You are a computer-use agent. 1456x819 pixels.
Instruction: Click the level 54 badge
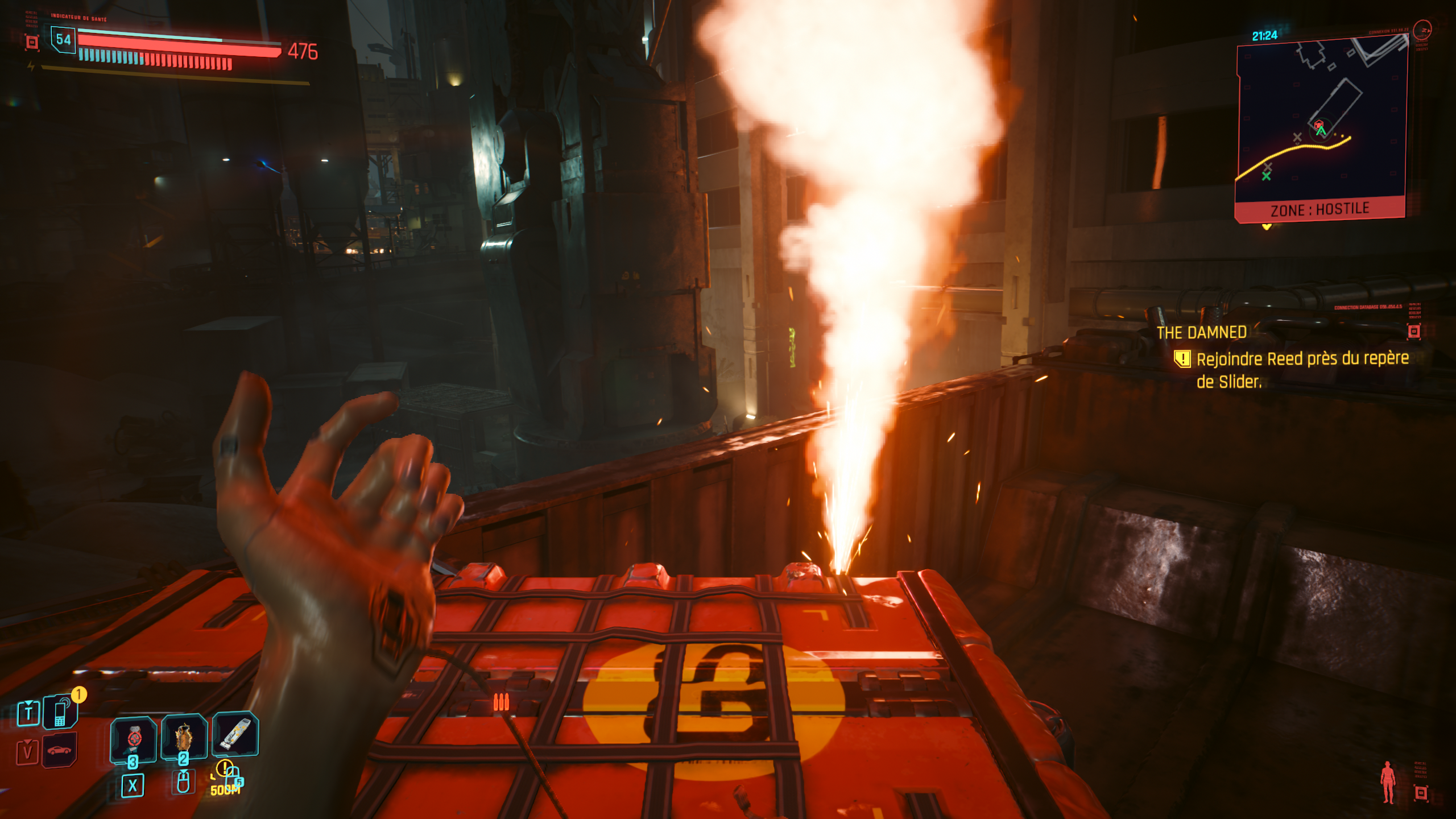[x=63, y=39]
